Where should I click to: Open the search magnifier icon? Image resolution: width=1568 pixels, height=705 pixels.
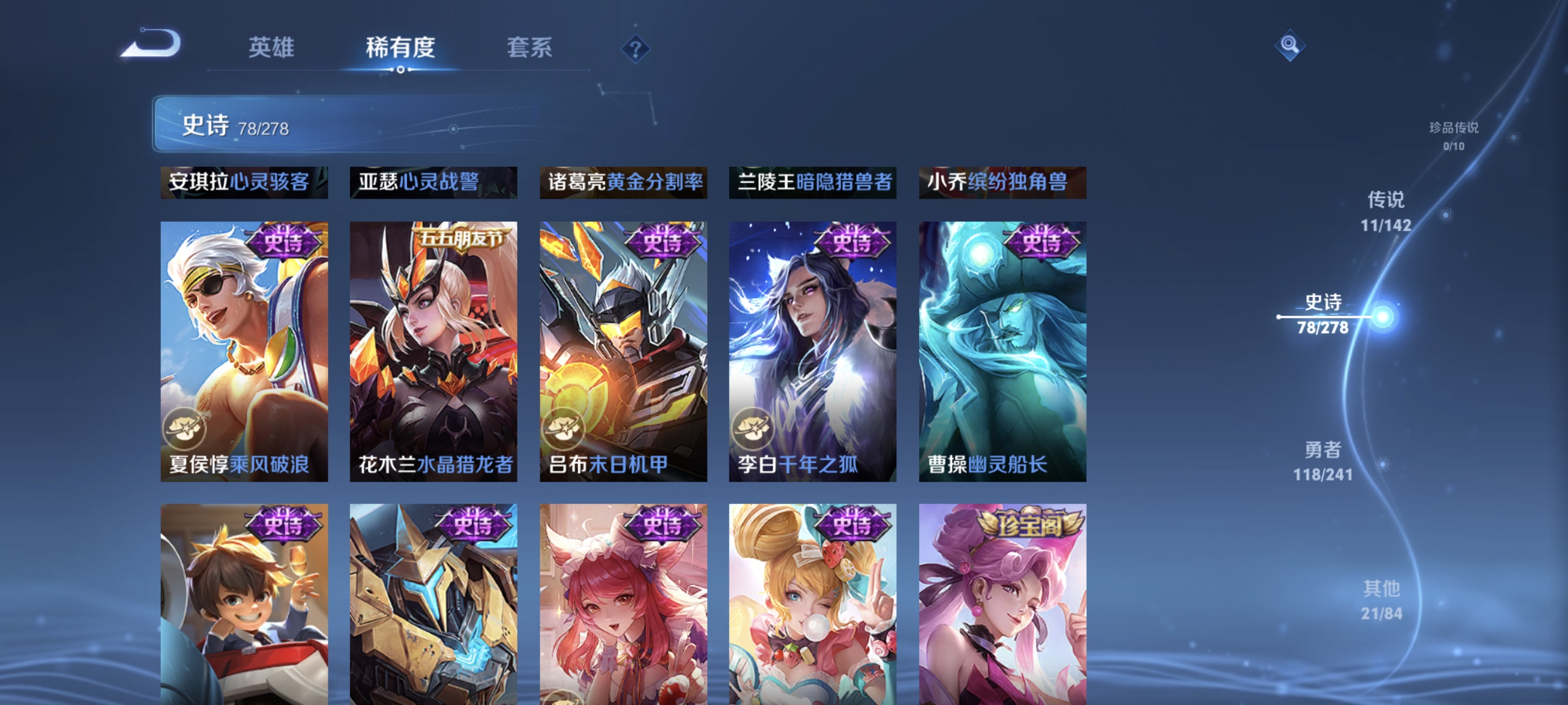(x=1290, y=45)
